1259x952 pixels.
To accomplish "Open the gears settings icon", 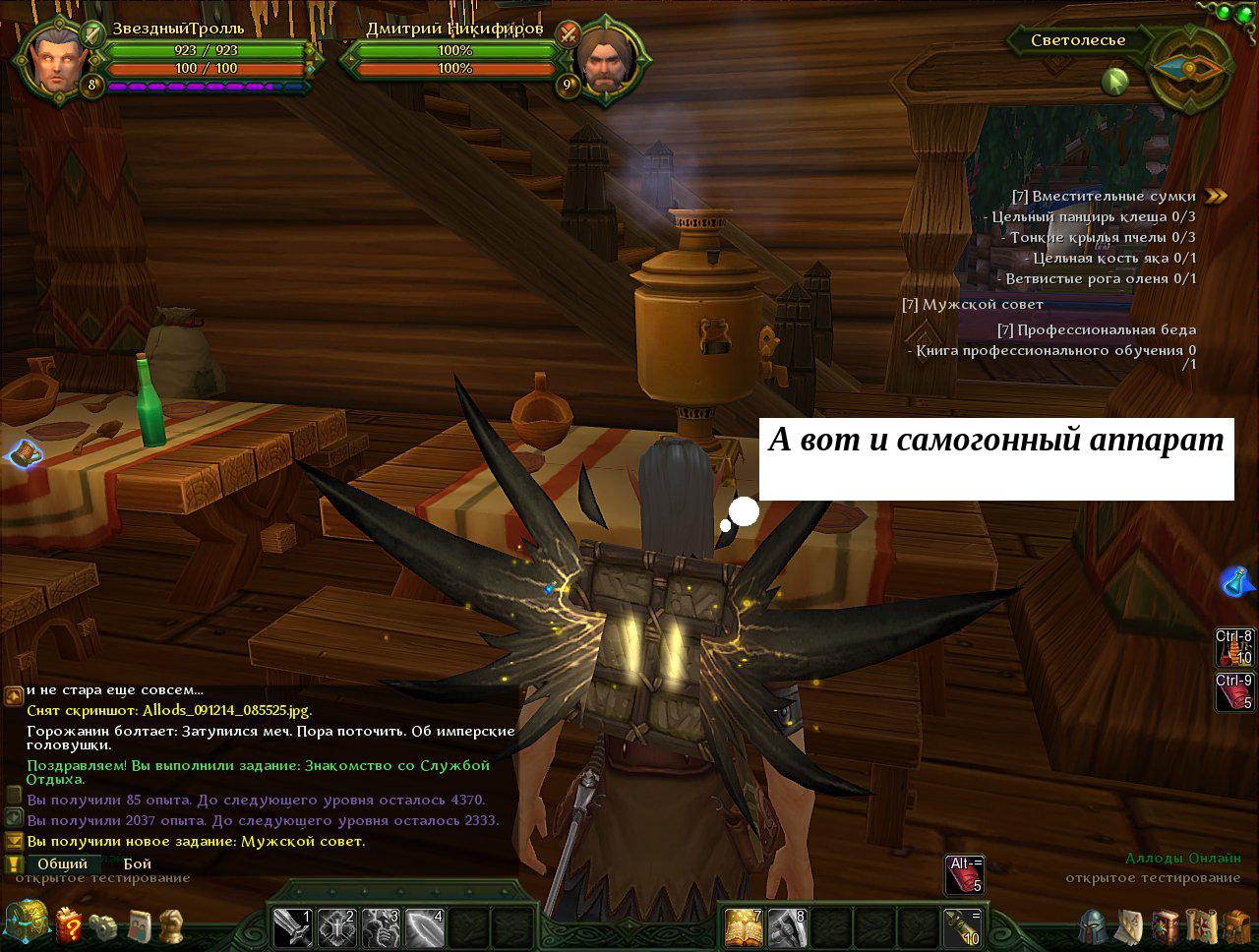I will 103,926.
